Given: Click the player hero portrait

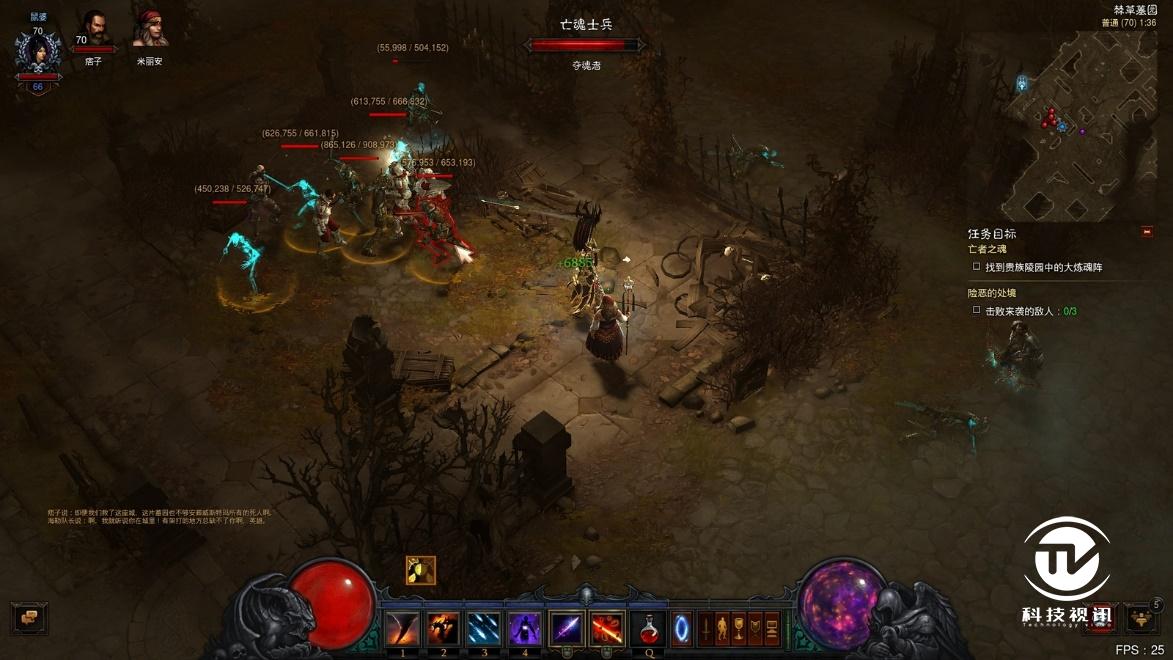Looking at the screenshot, I should 37,52.
